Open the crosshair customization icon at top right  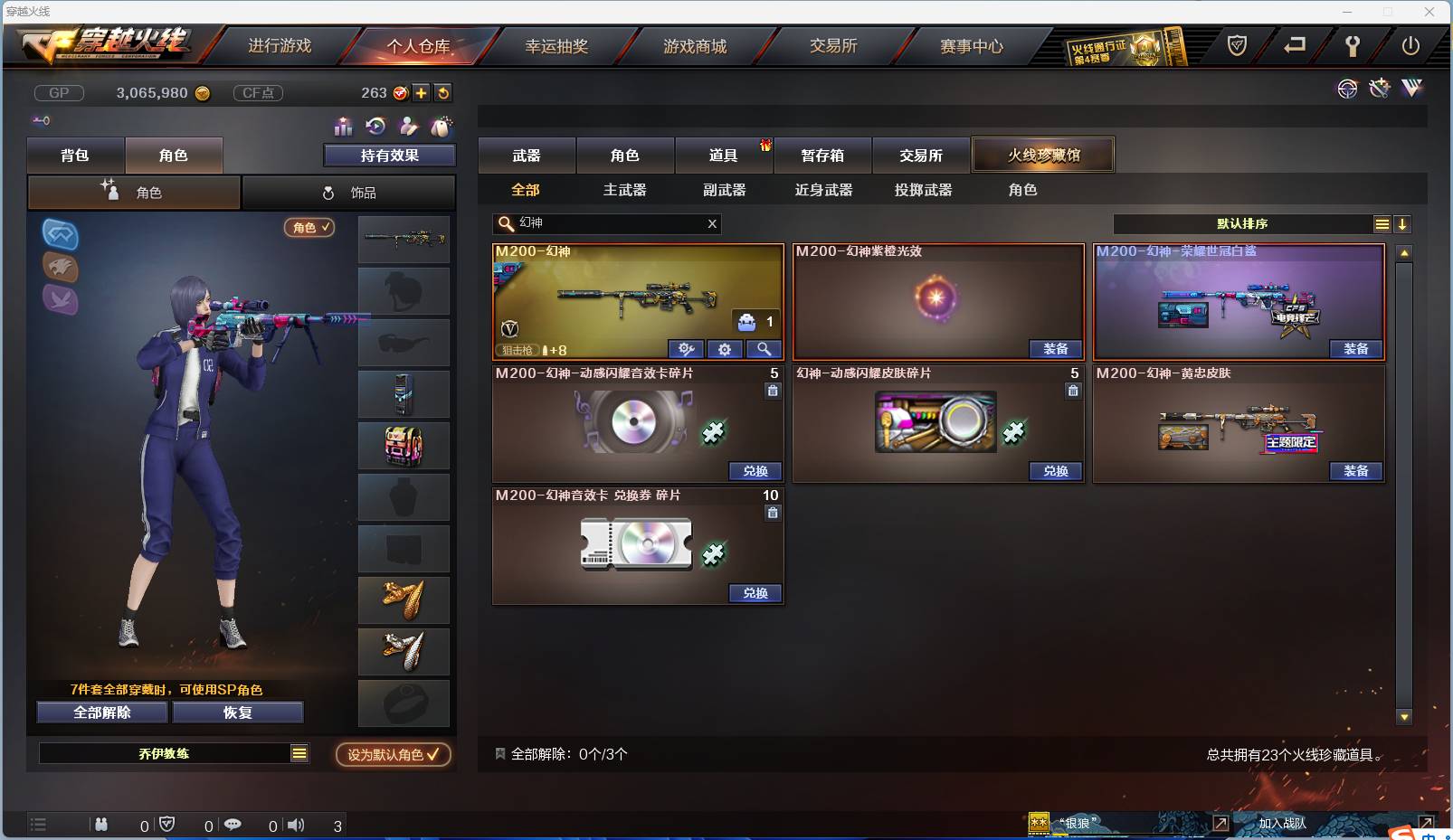1347,90
